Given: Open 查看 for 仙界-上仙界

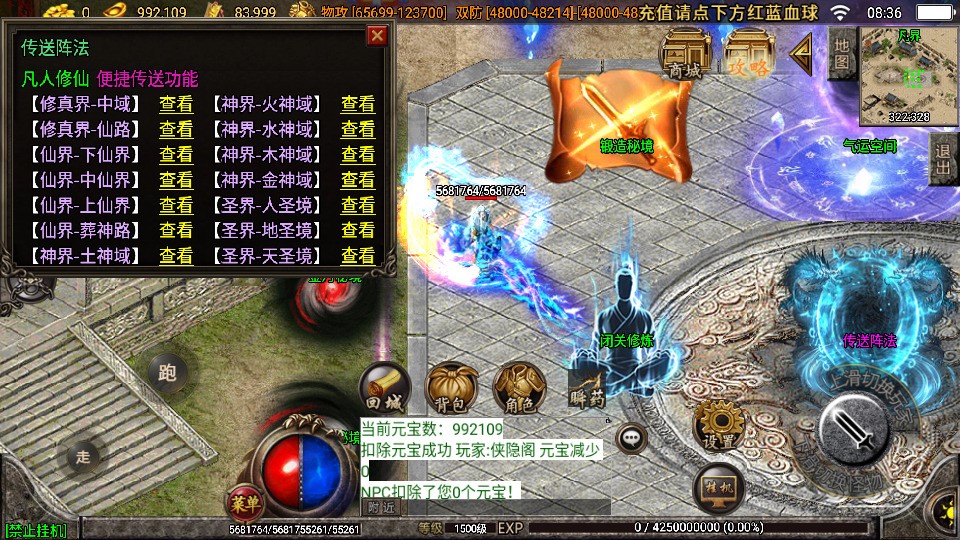Looking at the screenshot, I should coord(176,205).
